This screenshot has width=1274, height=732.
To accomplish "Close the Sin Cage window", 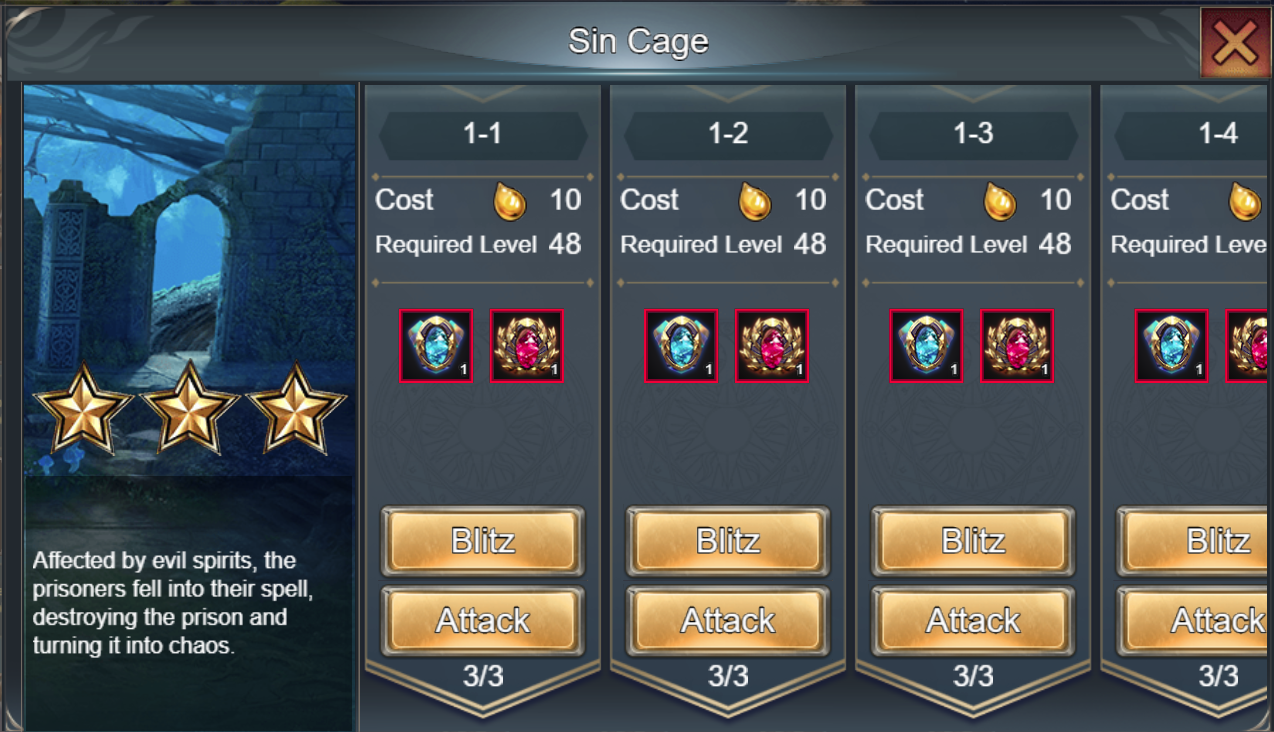I will pyautogui.click(x=1236, y=43).
